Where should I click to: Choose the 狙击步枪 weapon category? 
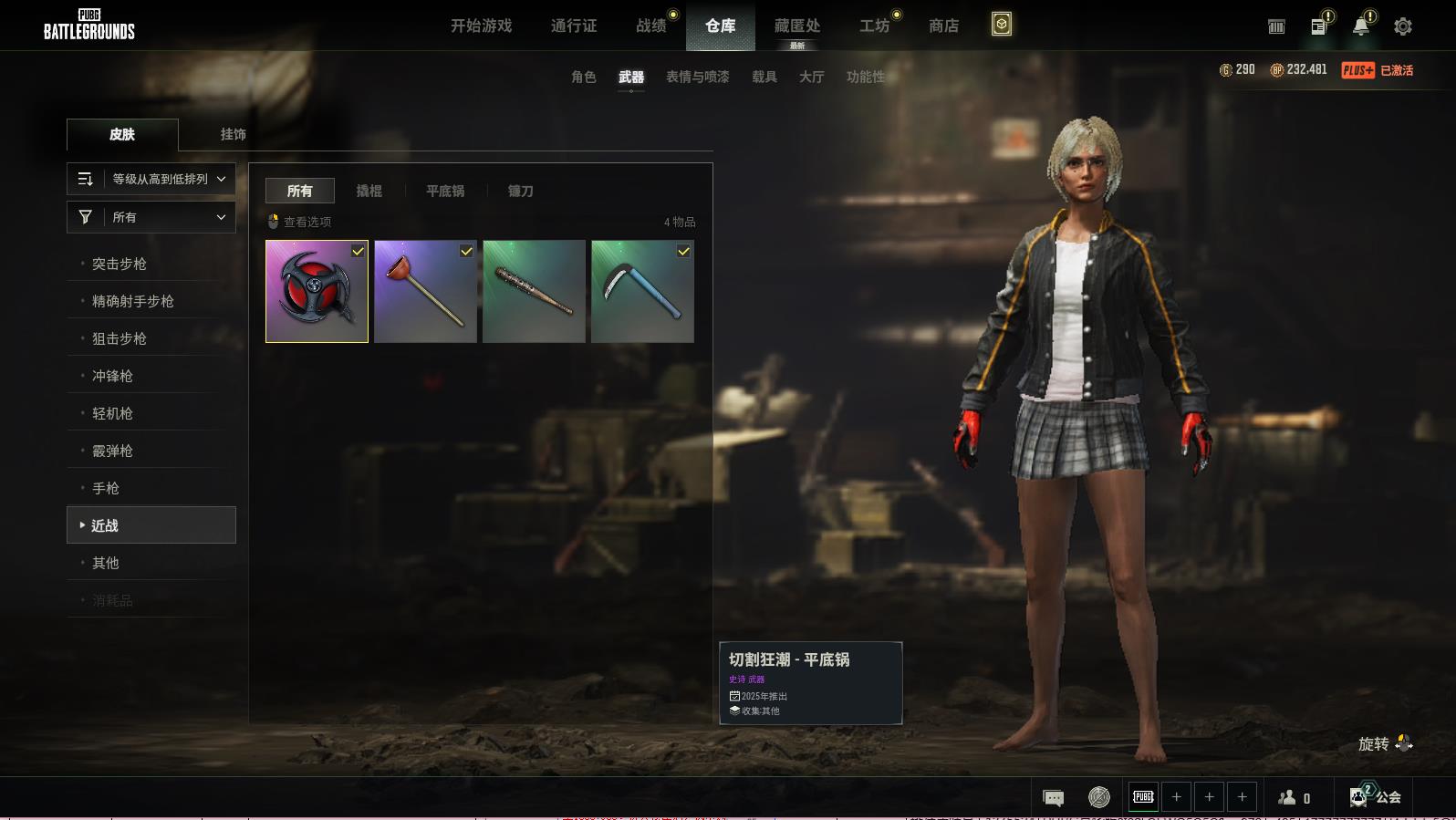[x=120, y=338]
